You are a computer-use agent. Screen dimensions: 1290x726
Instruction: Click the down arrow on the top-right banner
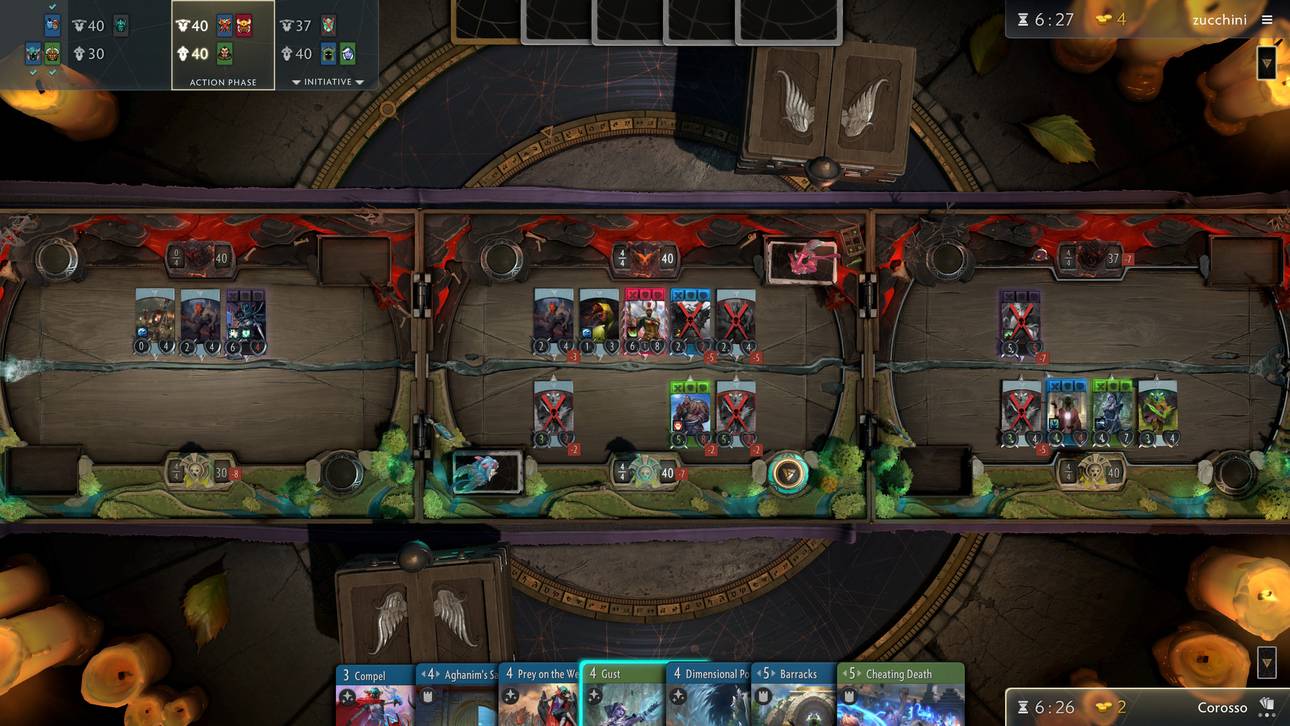click(1266, 62)
